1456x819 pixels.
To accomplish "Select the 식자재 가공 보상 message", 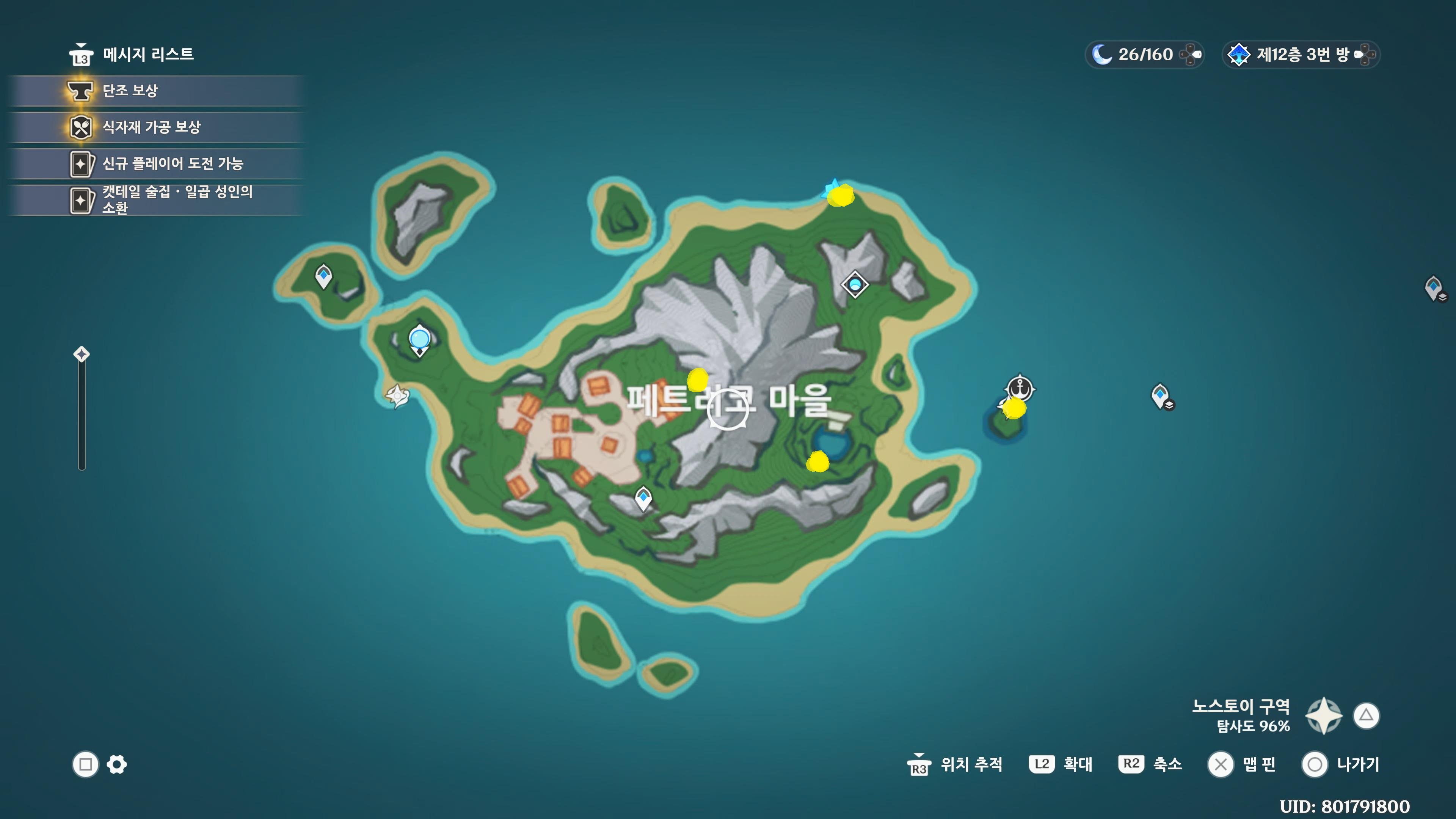I will [151, 127].
